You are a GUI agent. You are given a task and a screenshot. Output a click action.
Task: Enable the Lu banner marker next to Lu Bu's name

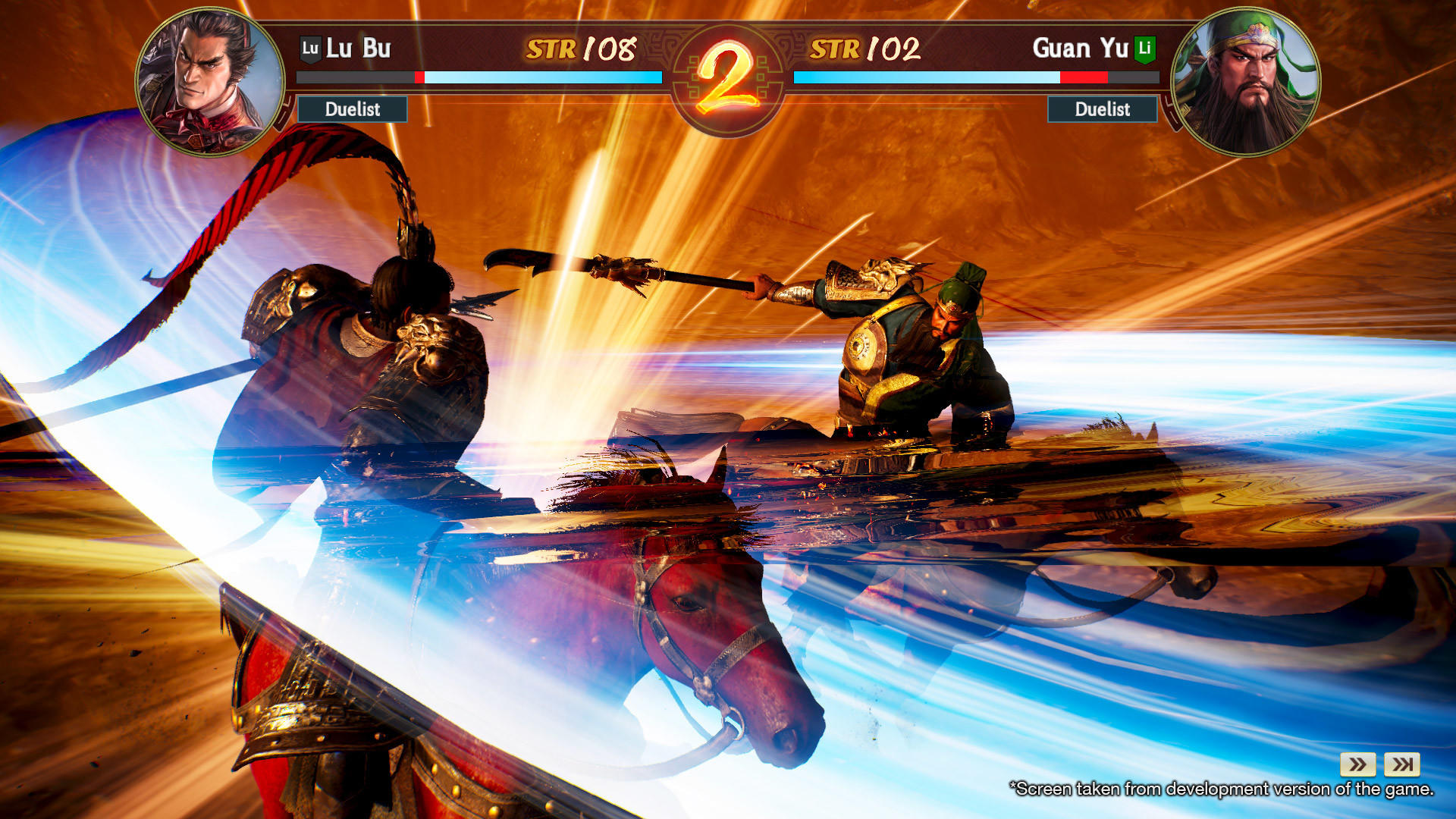point(311,49)
